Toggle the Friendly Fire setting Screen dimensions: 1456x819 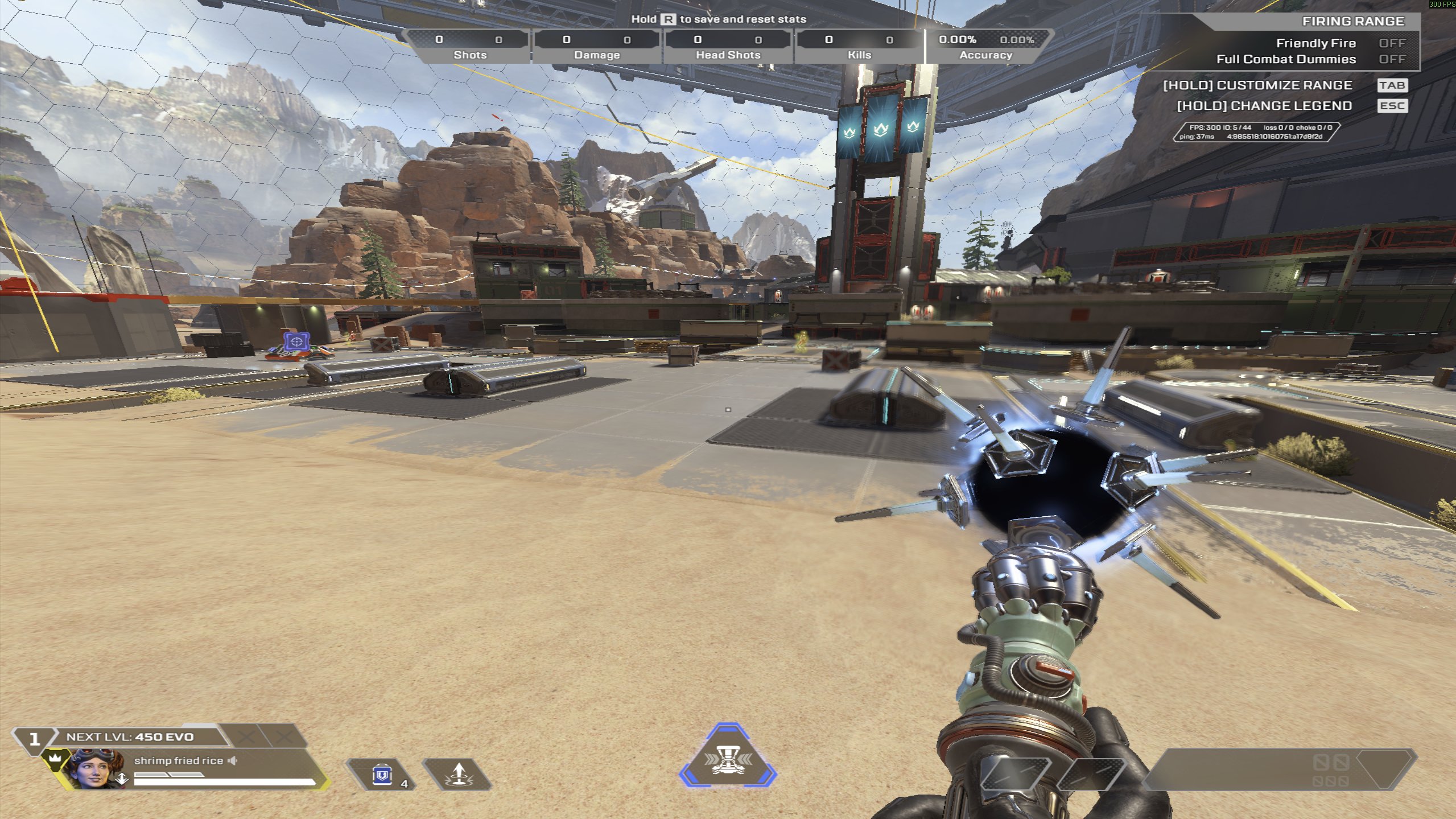(x=1391, y=43)
